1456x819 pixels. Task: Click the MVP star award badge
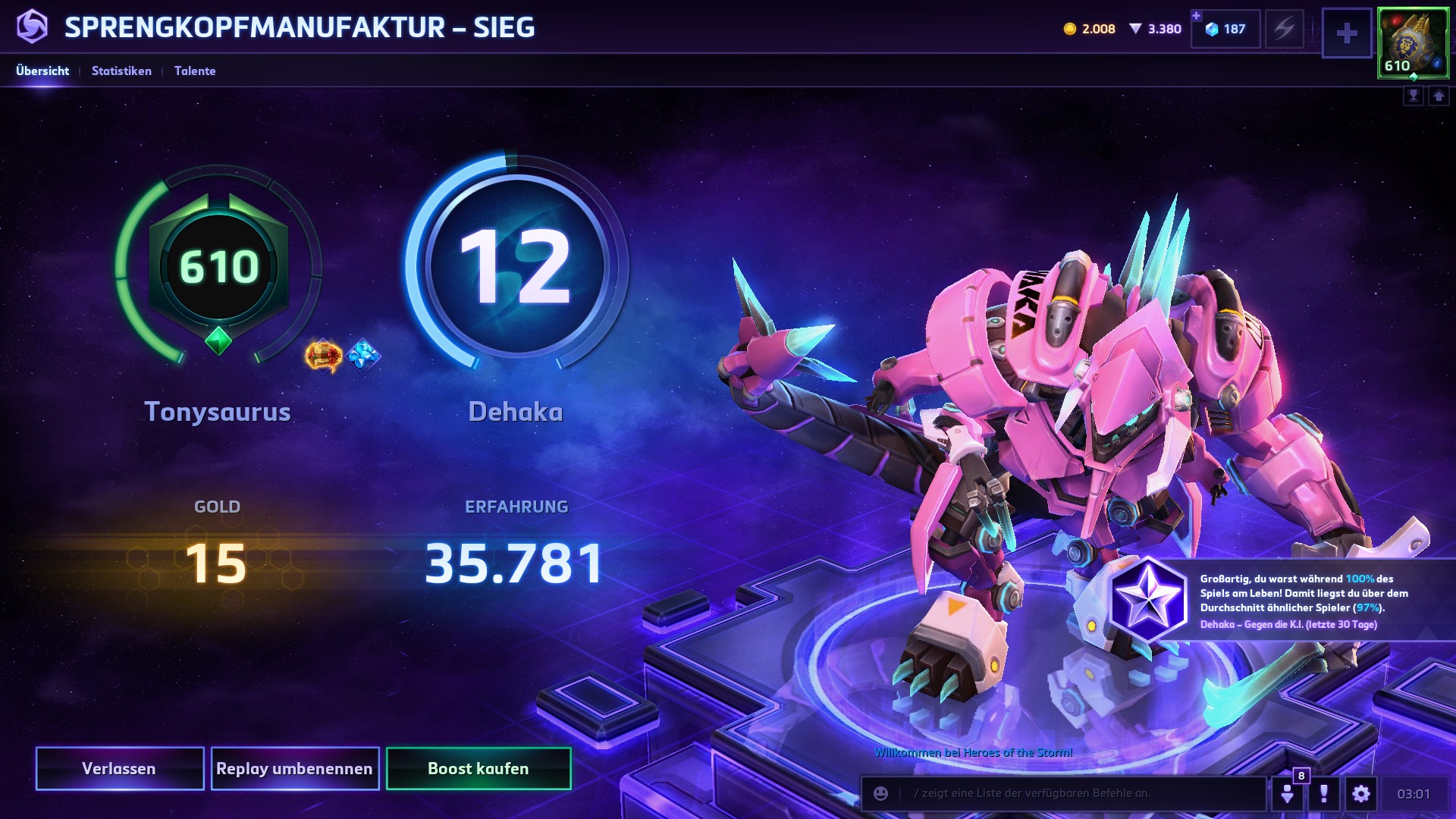click(x=1148, y=599)
